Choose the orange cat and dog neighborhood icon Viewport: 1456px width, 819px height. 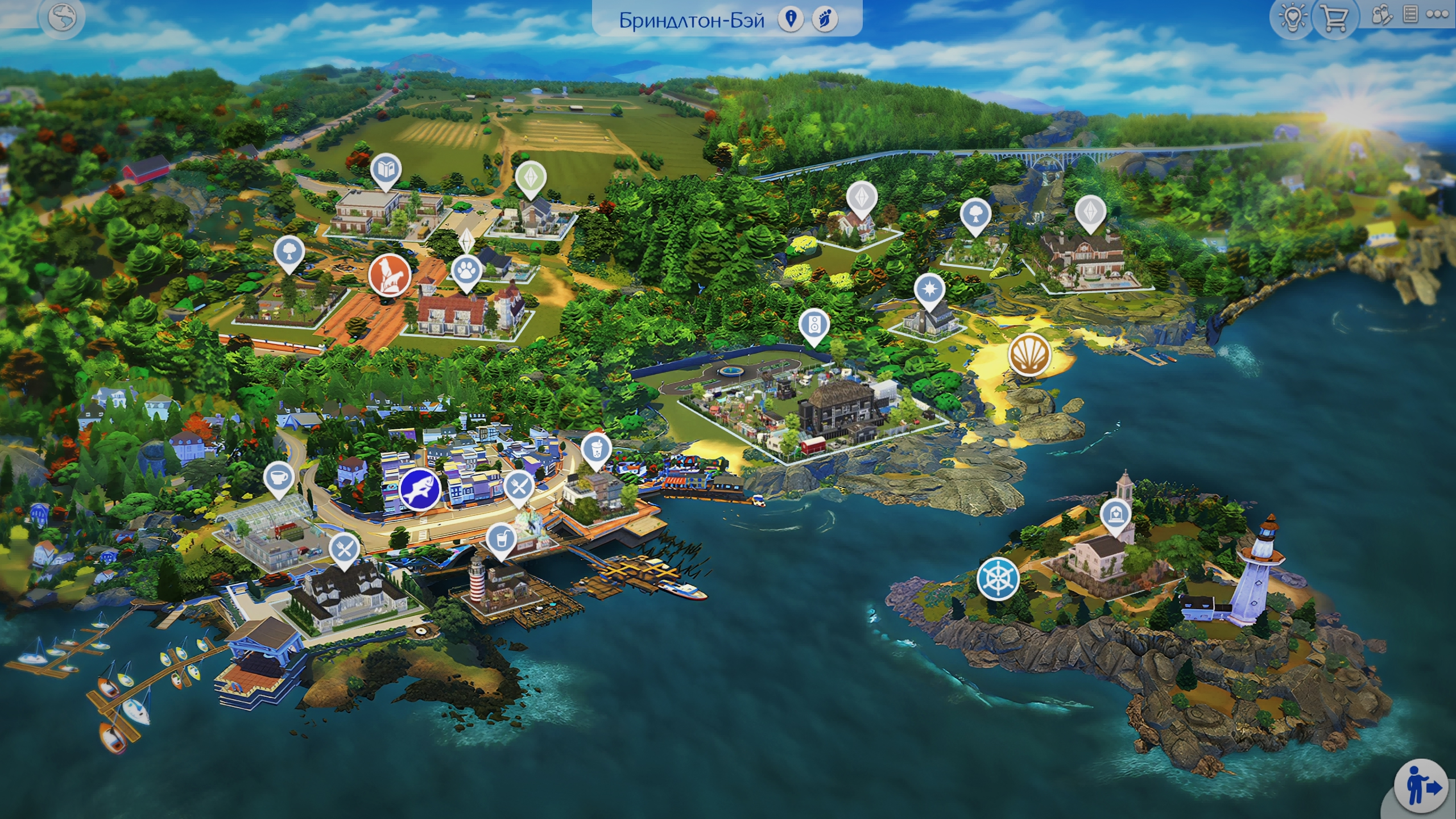(390, 274)
